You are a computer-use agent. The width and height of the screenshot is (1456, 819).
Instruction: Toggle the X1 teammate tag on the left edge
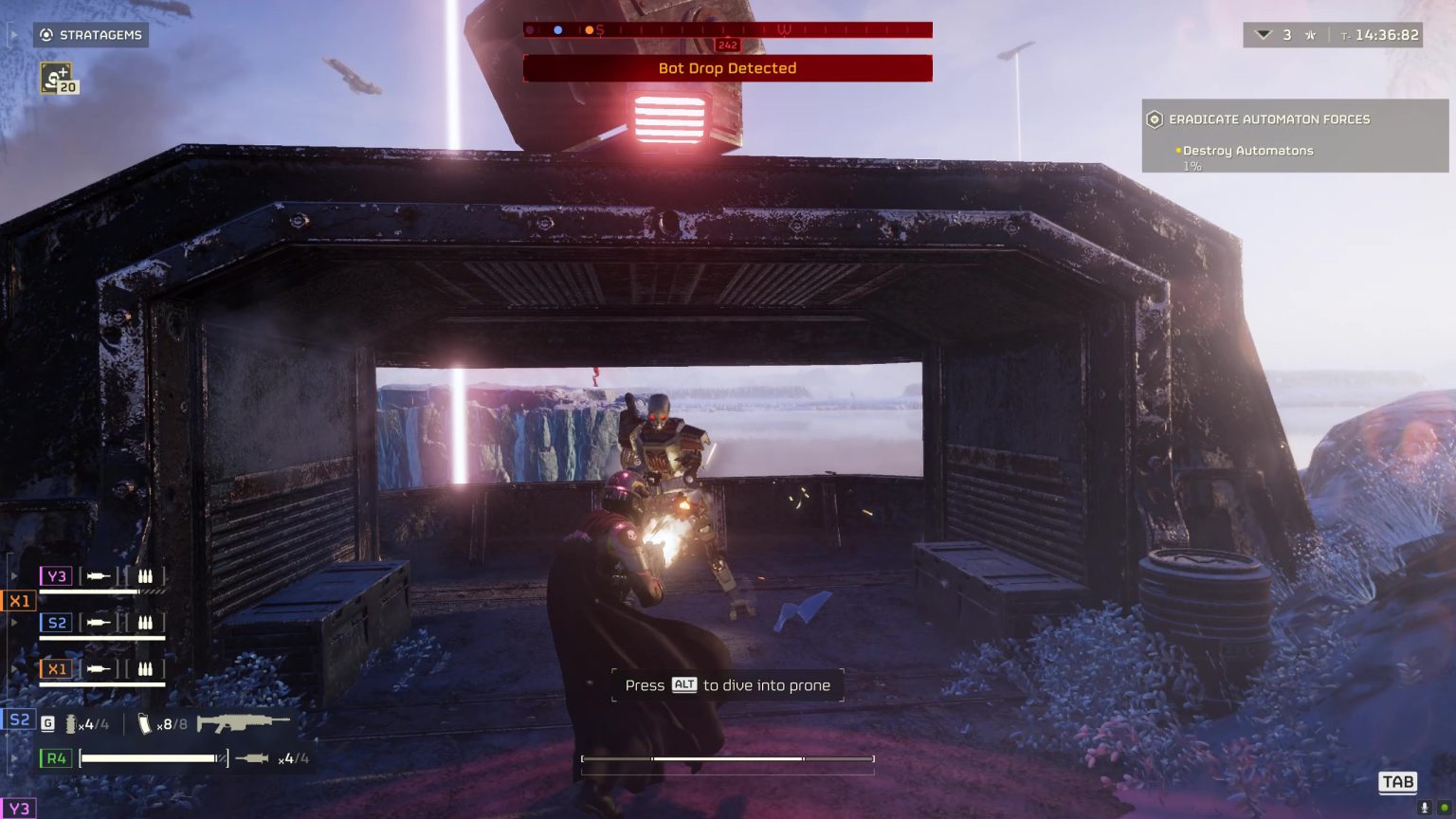point(20,600)
